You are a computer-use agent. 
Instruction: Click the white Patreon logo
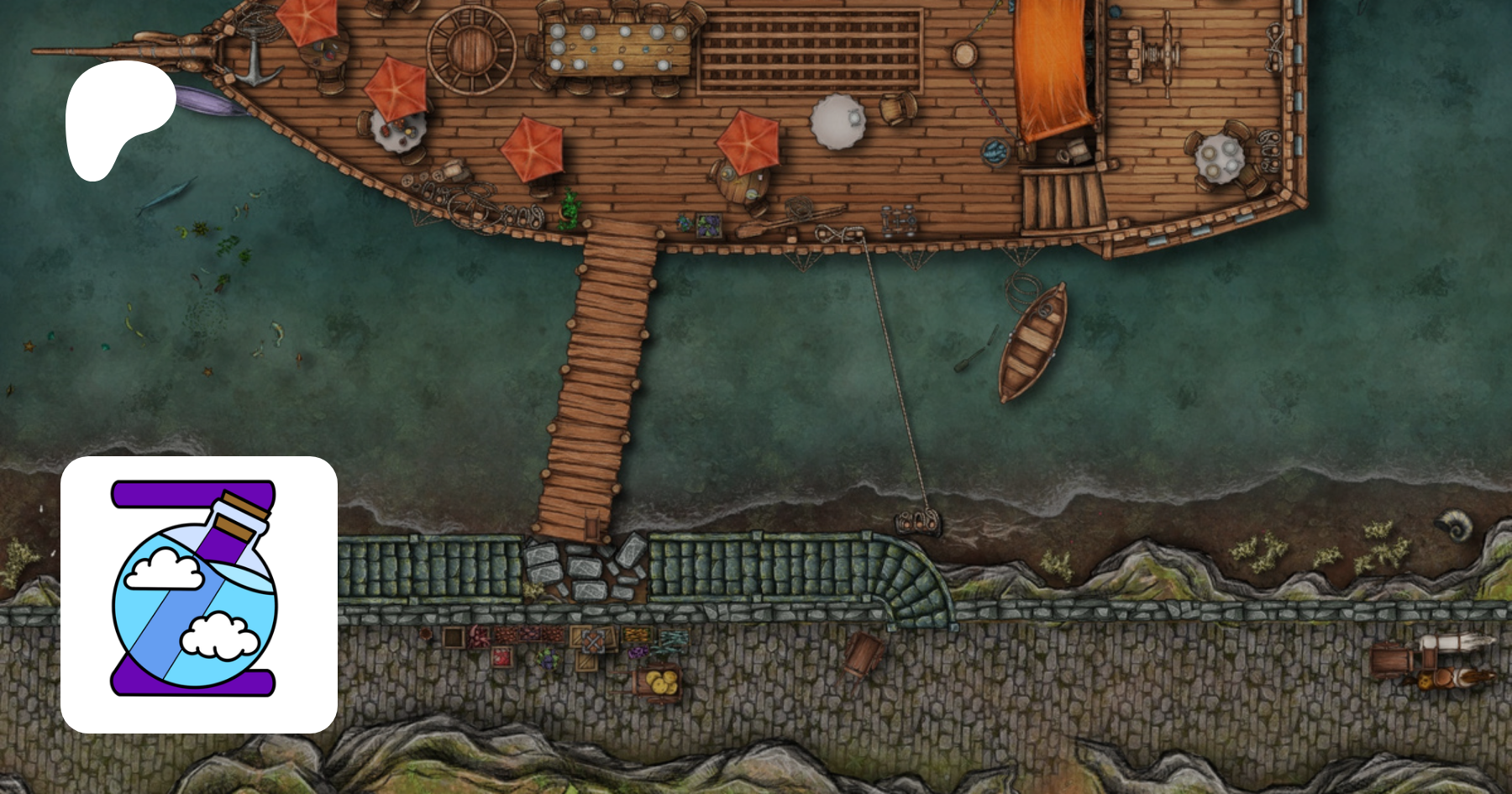(x=118, y=117)
